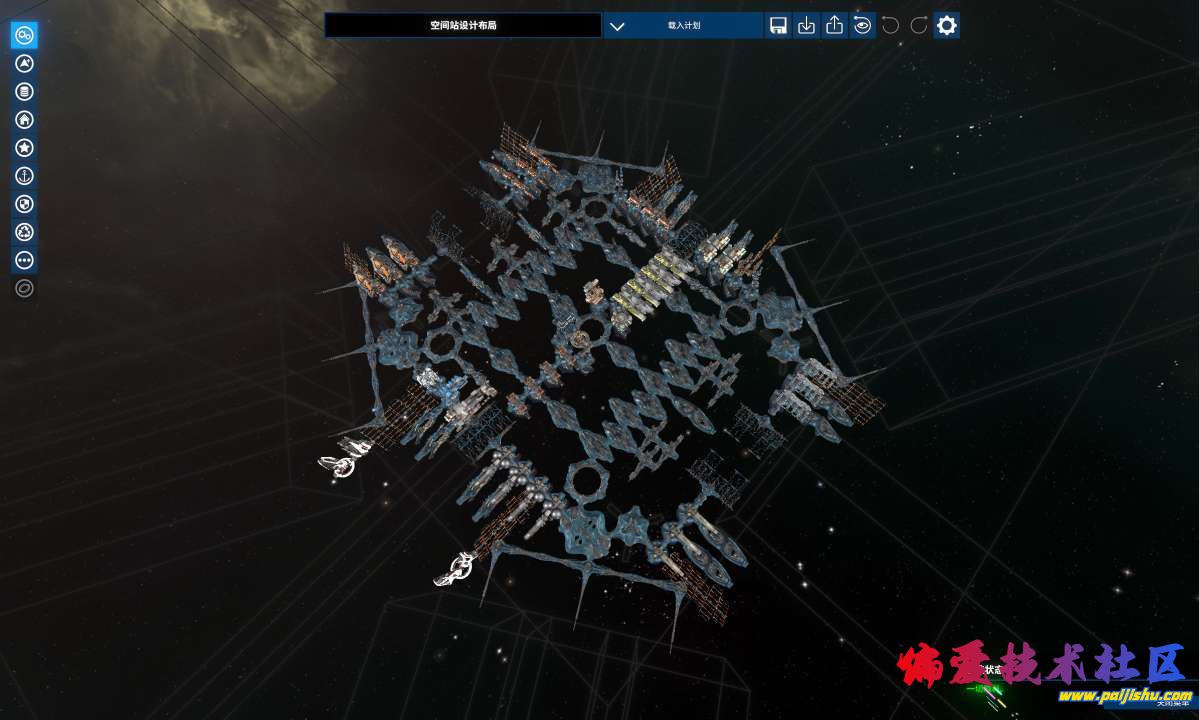1199x720 pixels.
Task: Import a plan with the download-arrow icon
Action: 806,26
